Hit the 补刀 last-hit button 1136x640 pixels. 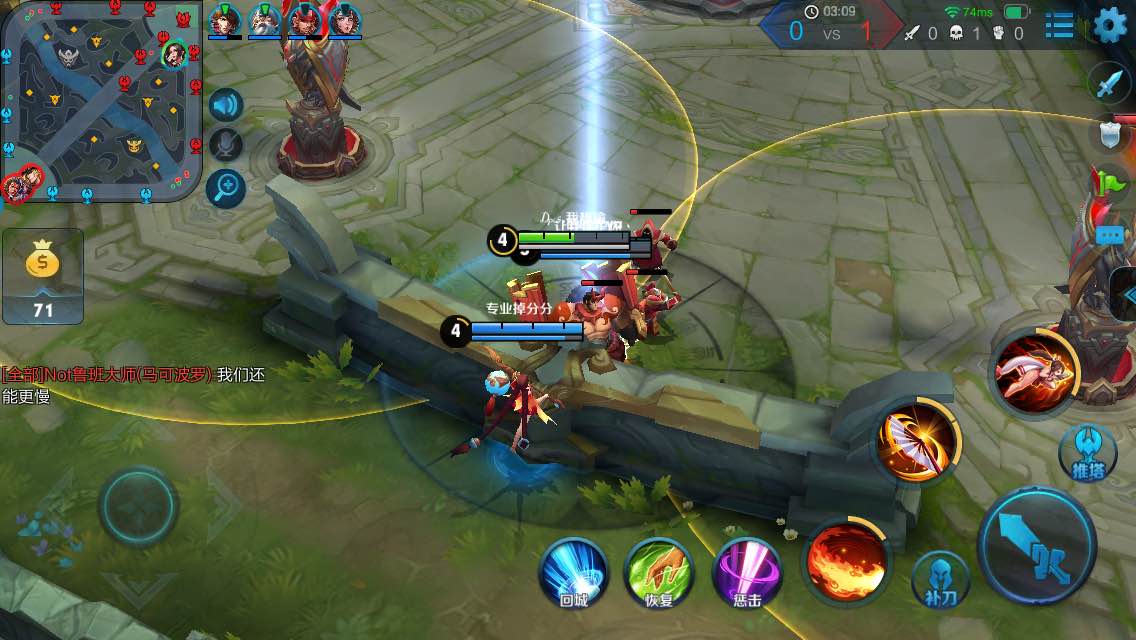pyautogui.click(x=940, y=579)
